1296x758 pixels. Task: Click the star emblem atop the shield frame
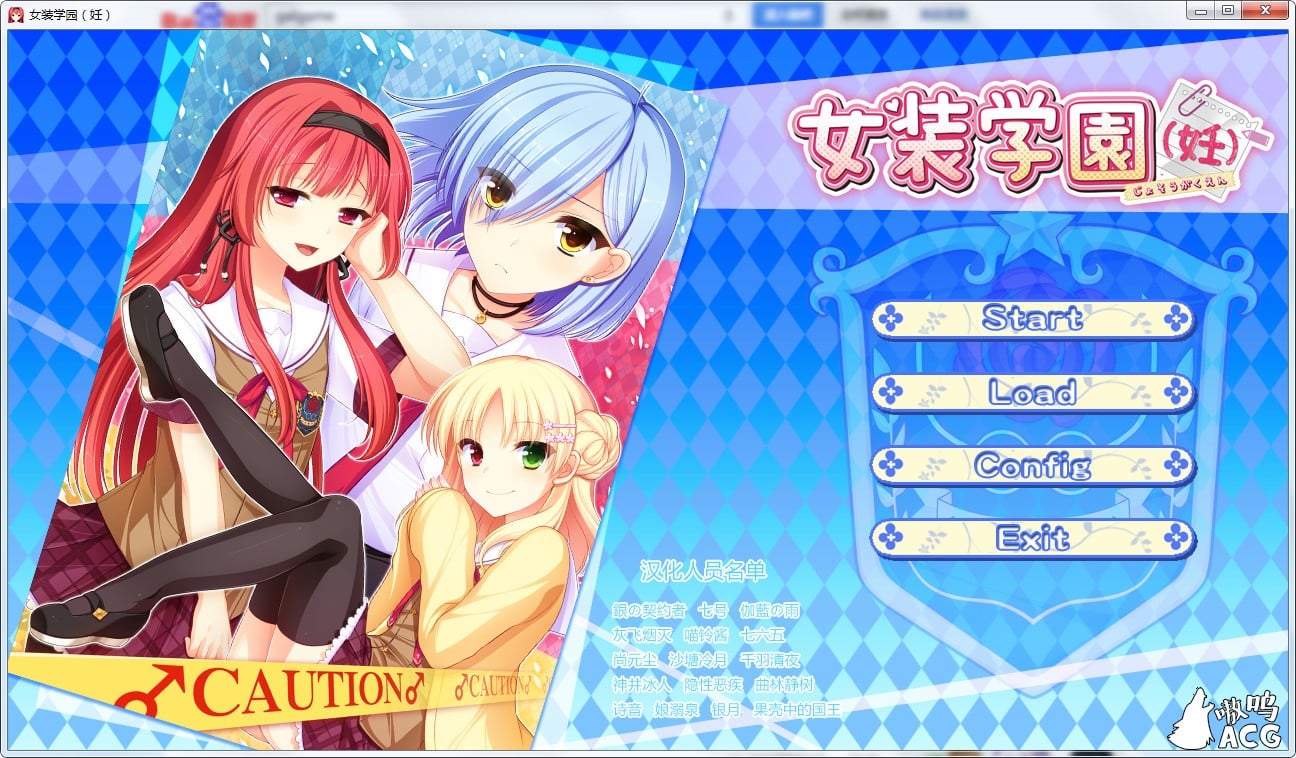tap(1032, 231)
